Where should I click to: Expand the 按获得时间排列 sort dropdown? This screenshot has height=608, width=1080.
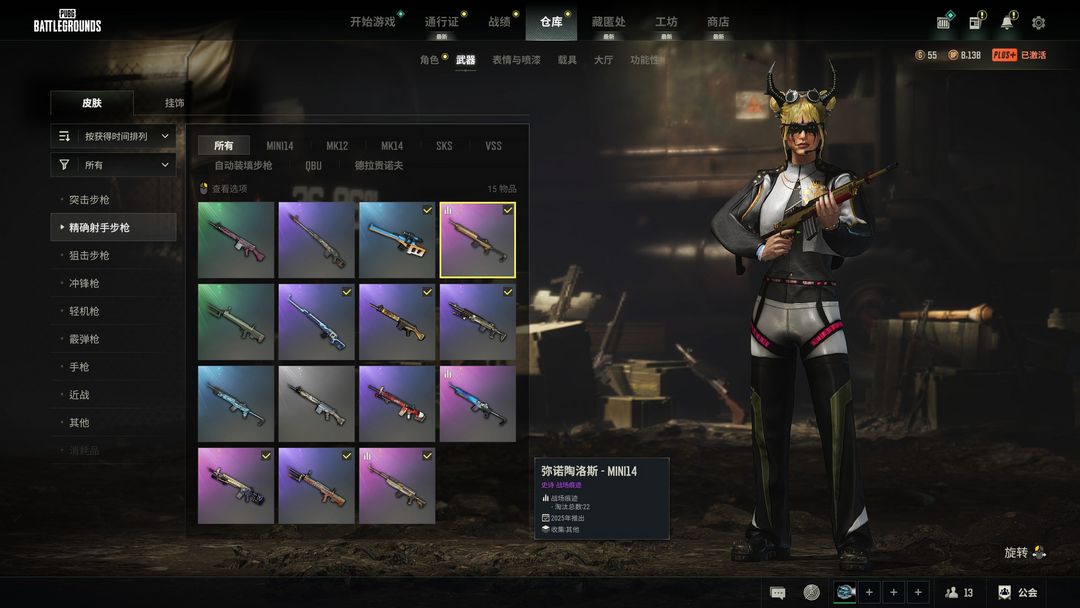(x=113, y=136)
